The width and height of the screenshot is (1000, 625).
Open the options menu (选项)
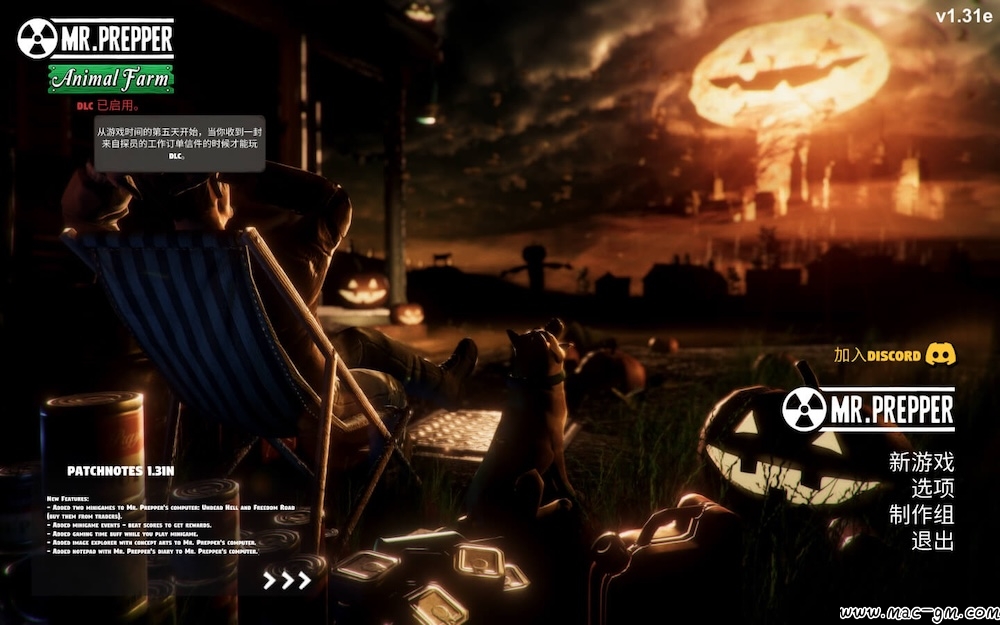932,489
